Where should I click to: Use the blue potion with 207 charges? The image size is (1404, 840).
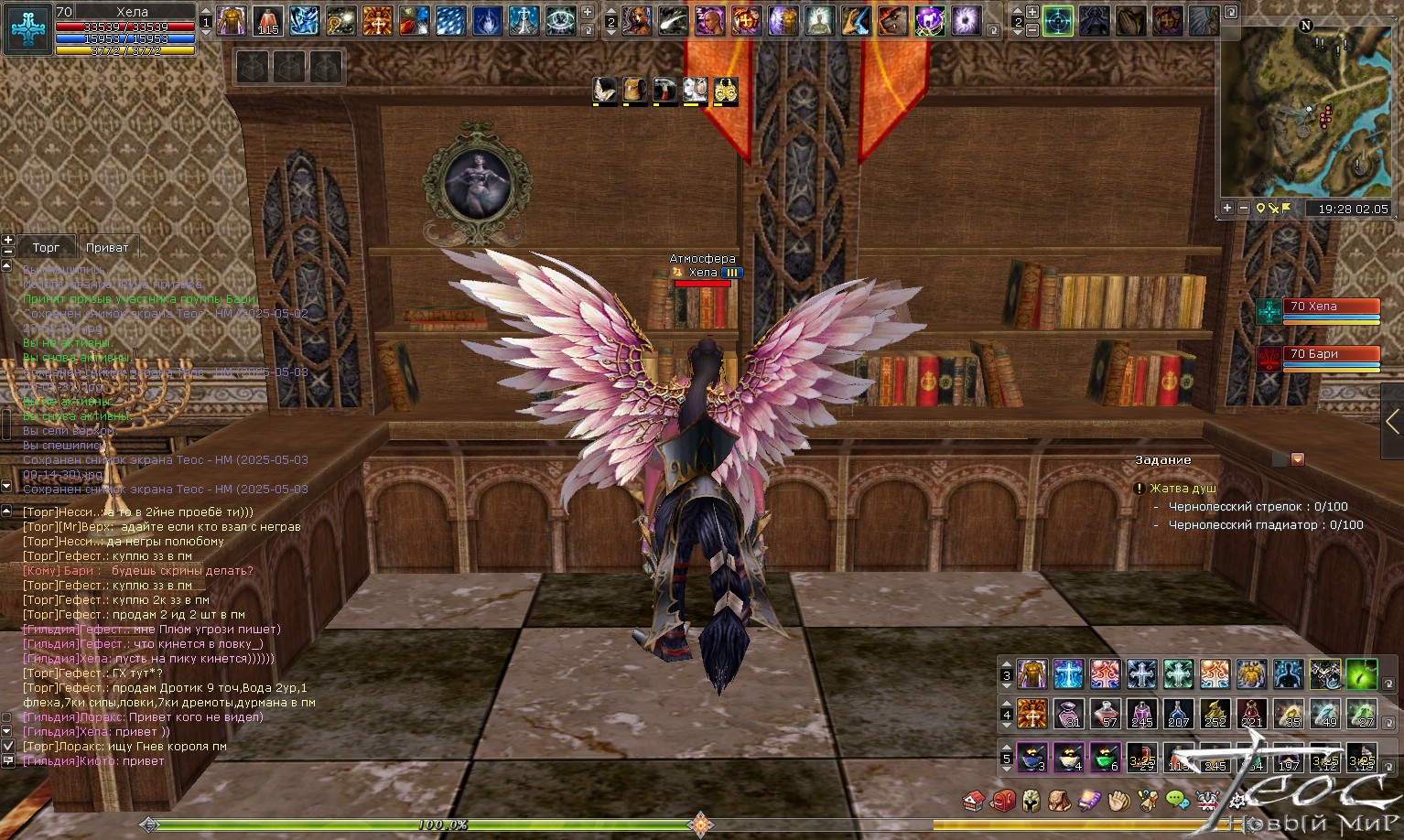[x=1178, y=713]
